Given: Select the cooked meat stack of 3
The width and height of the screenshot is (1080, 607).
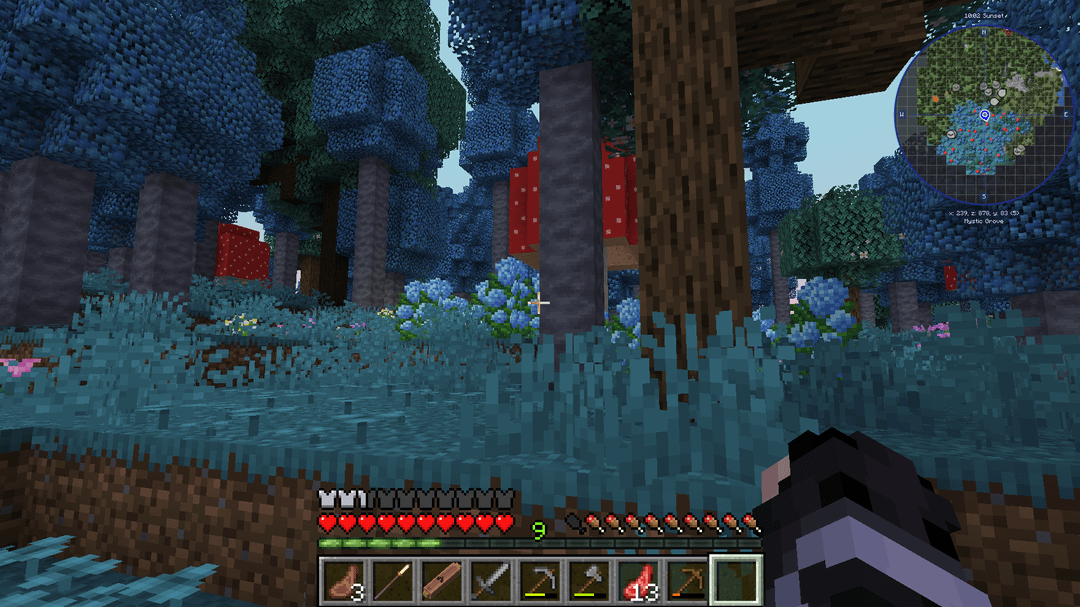Looking at the screenshot, I should pyautogui.click(x=344, y=581).
